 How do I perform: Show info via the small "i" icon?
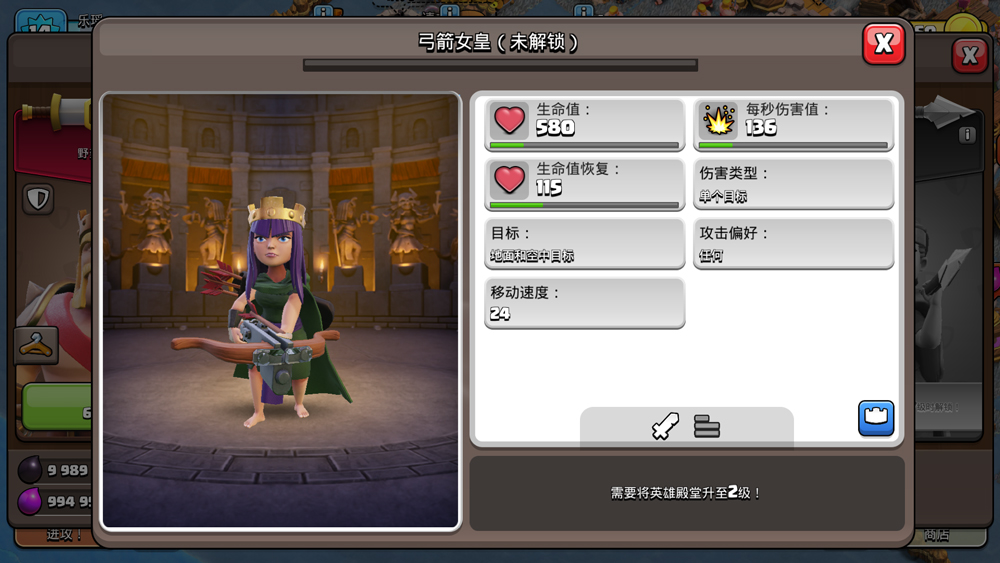point(966,135)
